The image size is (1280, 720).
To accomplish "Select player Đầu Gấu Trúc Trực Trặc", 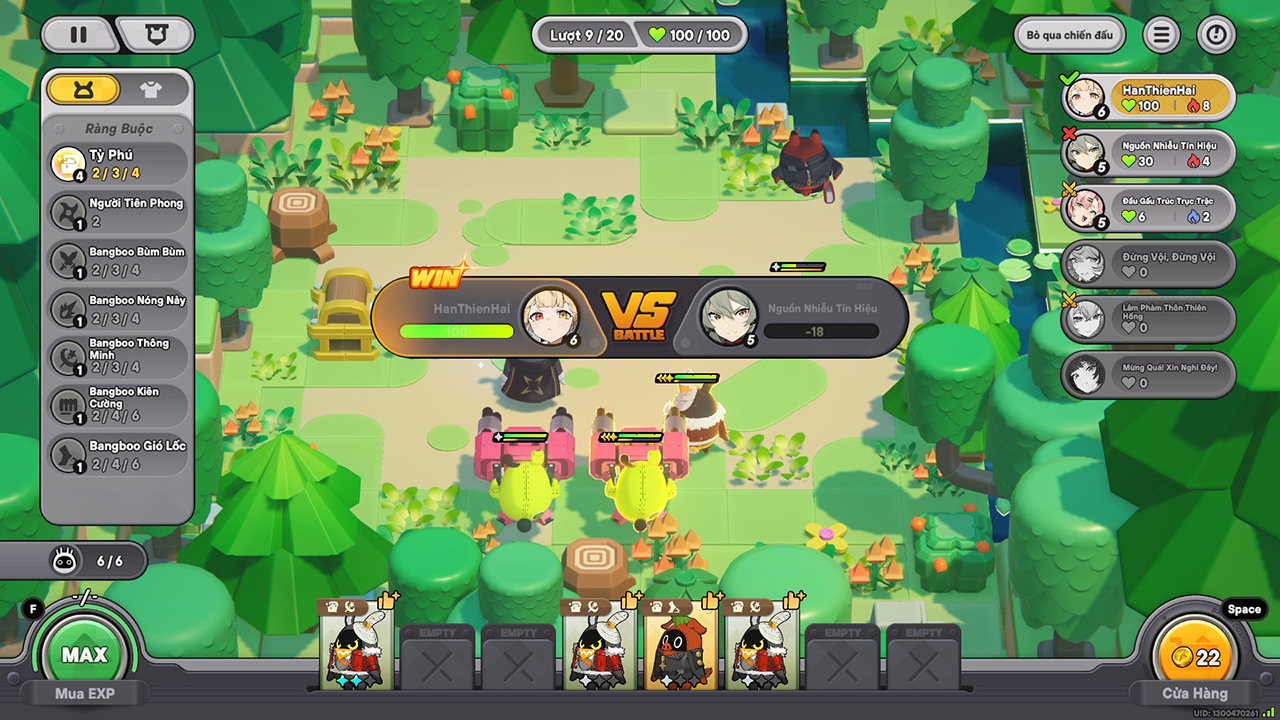I will [1148, 209].
